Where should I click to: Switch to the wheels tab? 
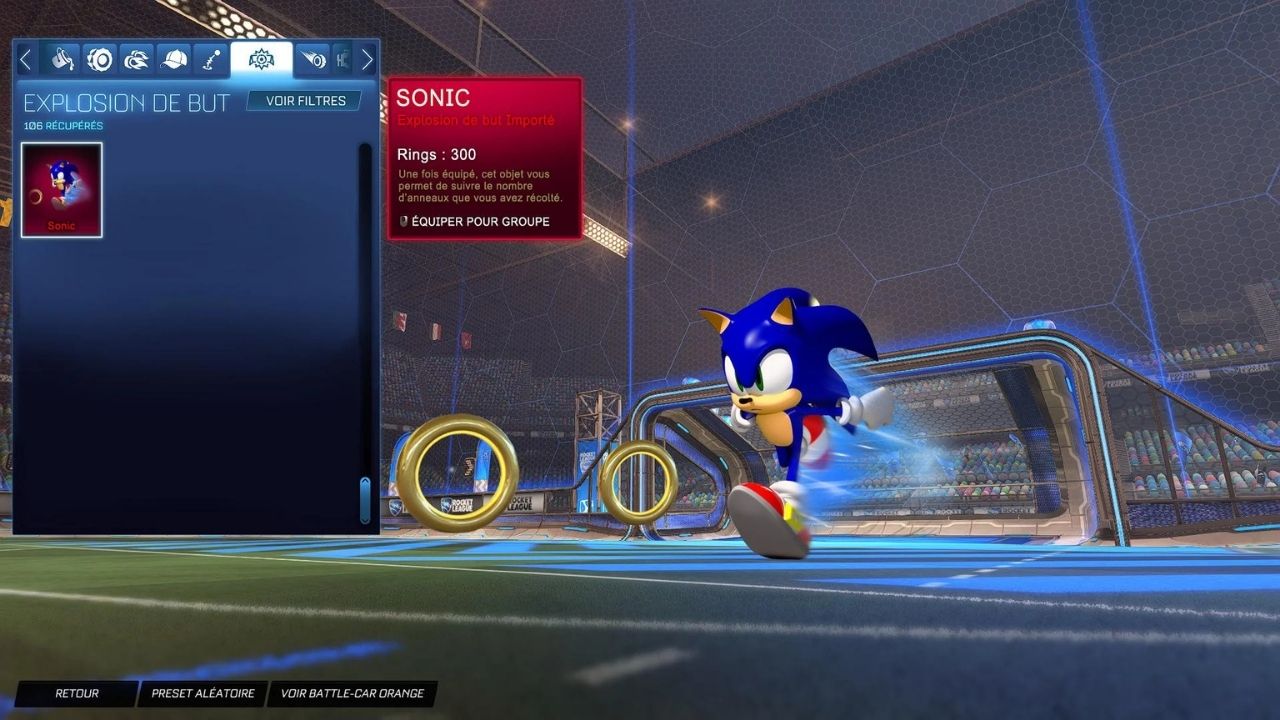click(100, 60)
